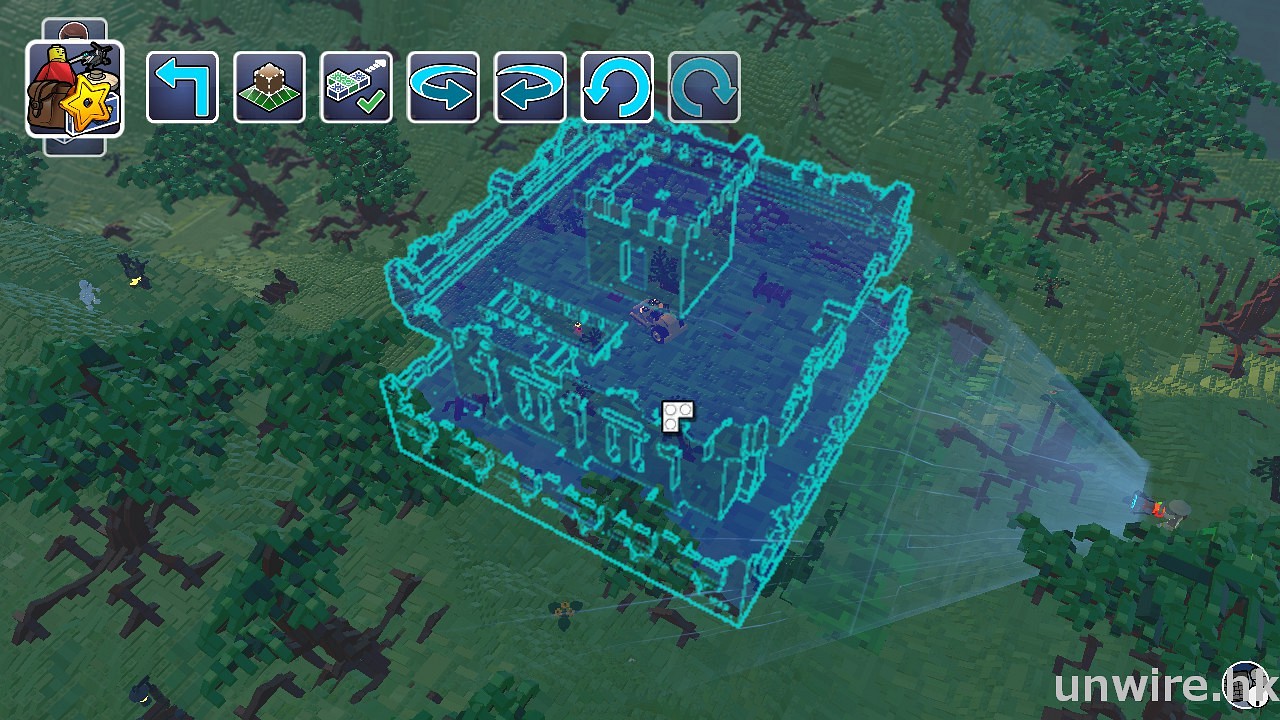The width and height of the screenshot is (1280, 720).
Task: Rotate the selection with the left-pointing orbit arrow
Action: click(x=530, y=87)
